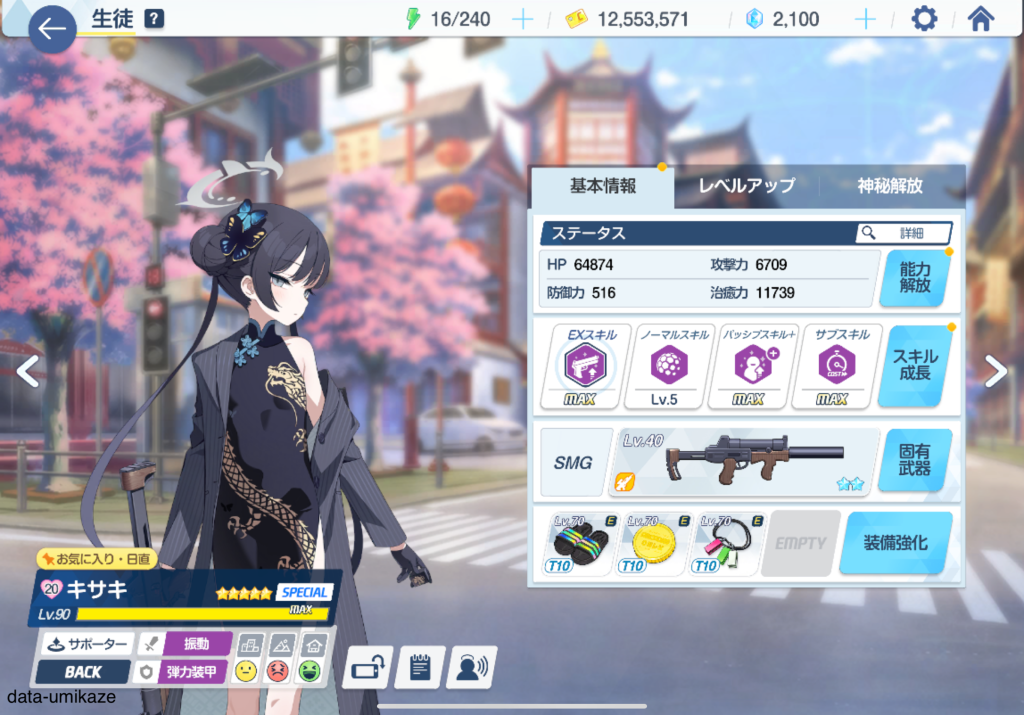1024x715 pixels.
Task: Choose the gold badge equipment slot
Action: tap(655, 543)
